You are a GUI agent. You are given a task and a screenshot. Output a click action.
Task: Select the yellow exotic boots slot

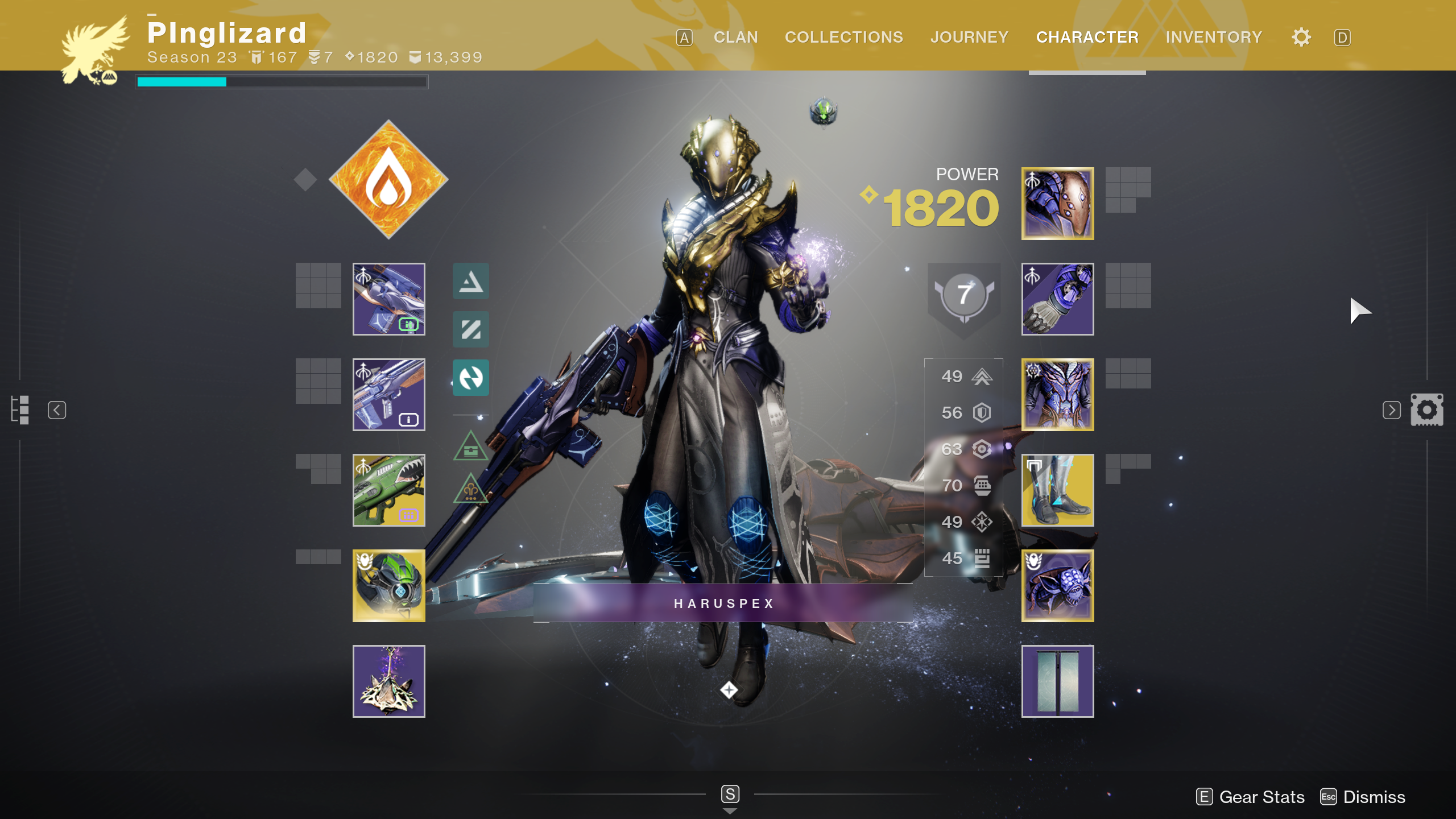point(1057,490)
